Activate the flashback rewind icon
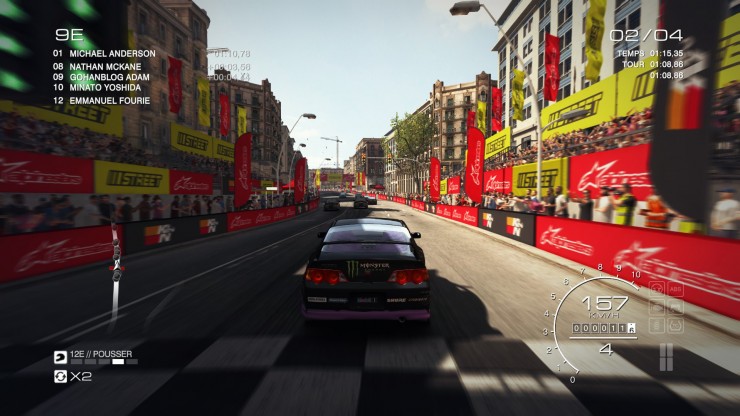 click(60, 377)
